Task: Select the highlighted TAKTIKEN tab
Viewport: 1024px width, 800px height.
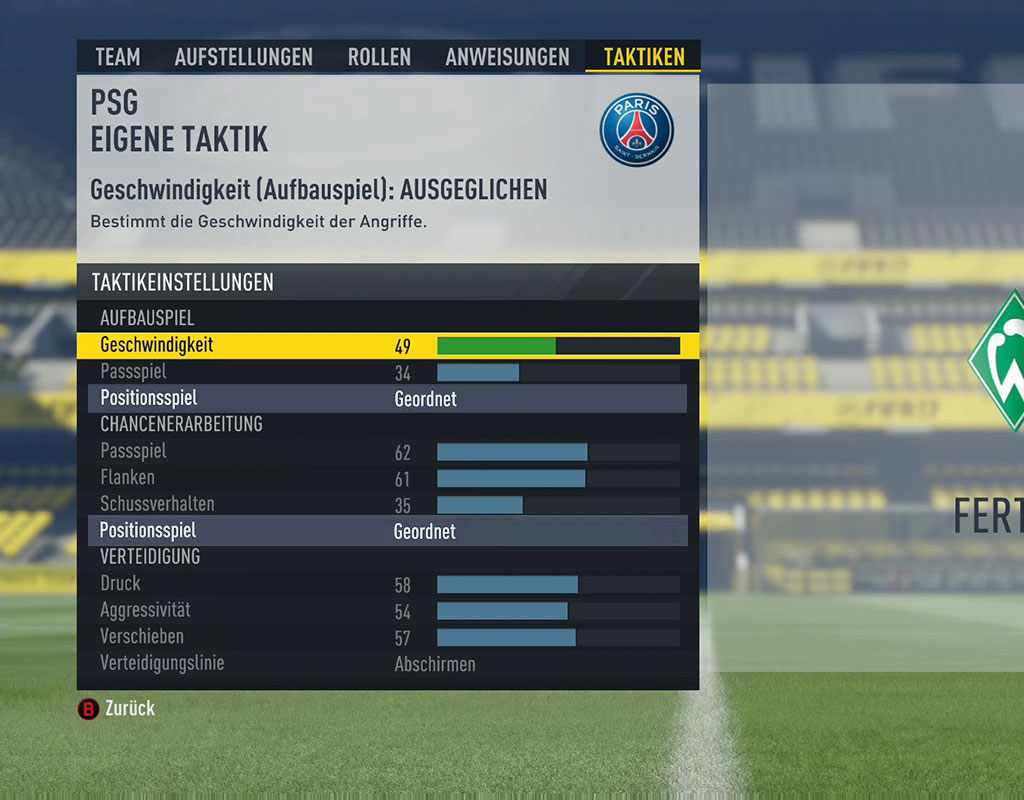Action: (644, 57)
